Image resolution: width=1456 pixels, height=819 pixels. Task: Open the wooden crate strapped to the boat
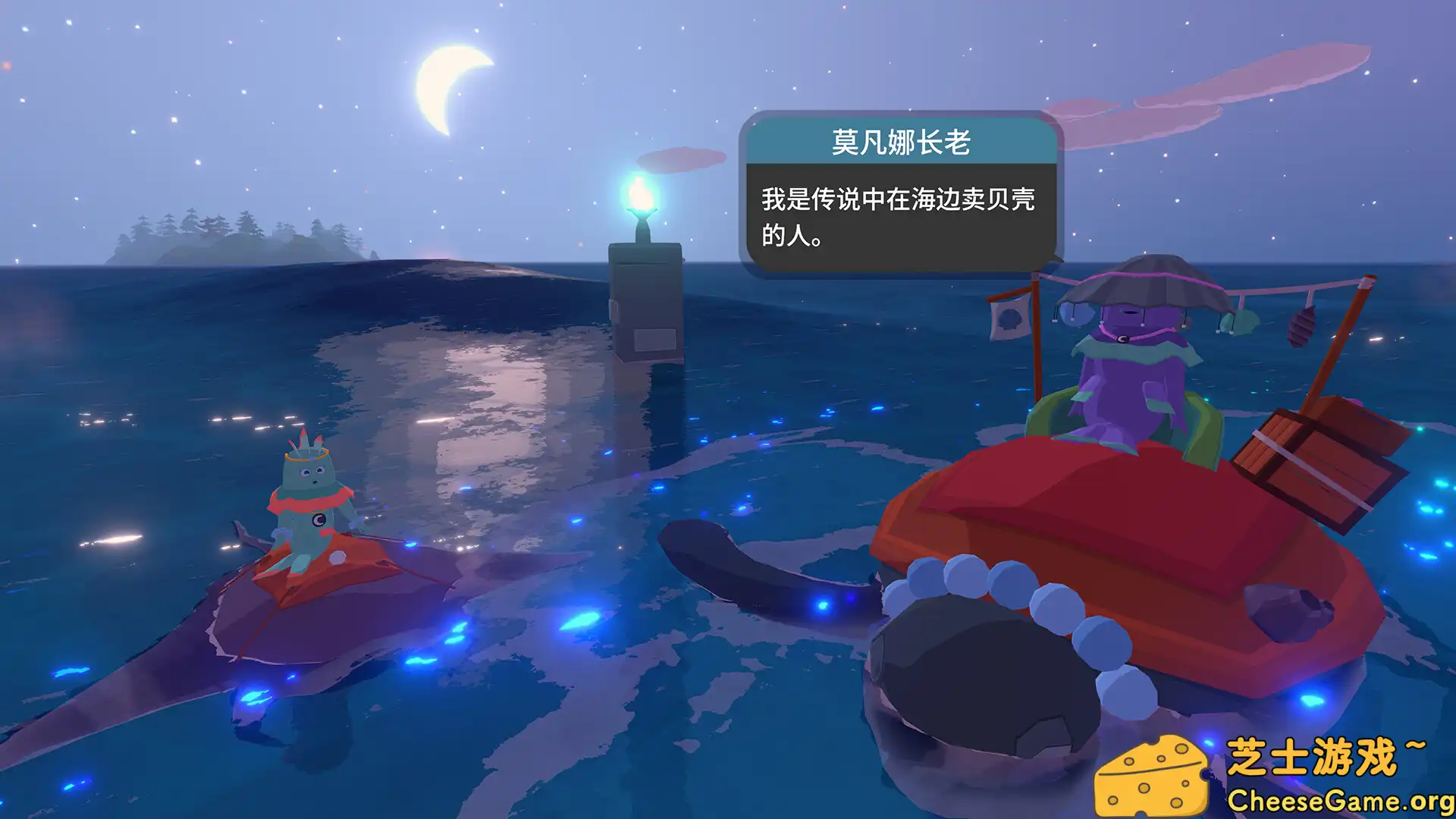tap(1329, 455)
